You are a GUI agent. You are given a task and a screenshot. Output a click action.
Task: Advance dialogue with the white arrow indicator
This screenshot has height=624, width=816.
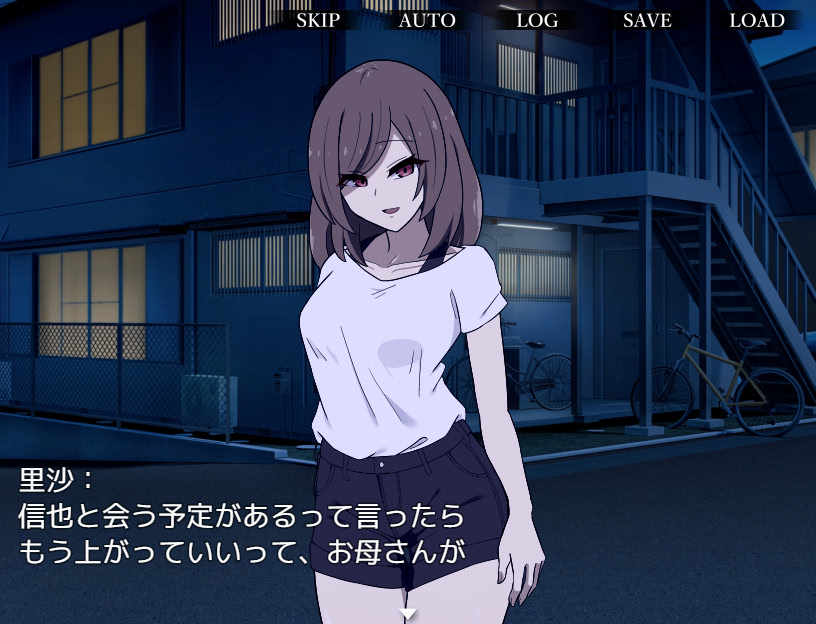tap(407, 613)
